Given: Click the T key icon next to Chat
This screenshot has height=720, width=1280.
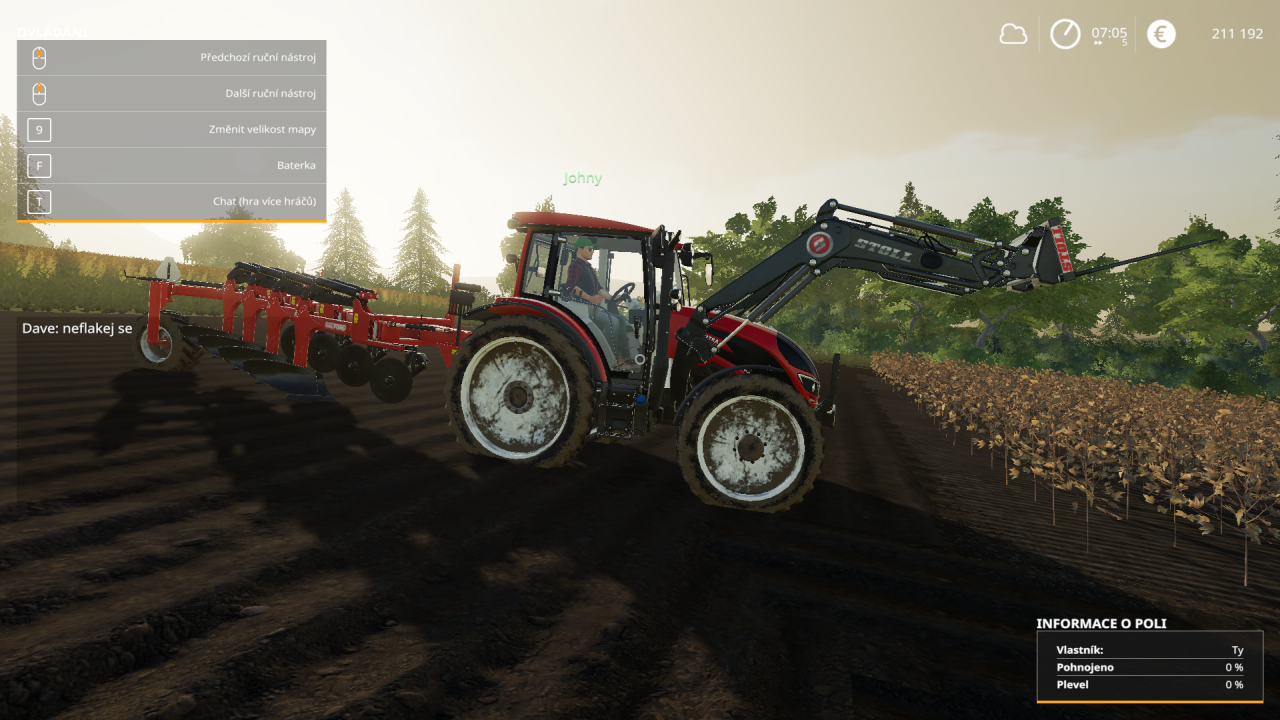Looking at the screenshot, I should [x=39, y=201].
